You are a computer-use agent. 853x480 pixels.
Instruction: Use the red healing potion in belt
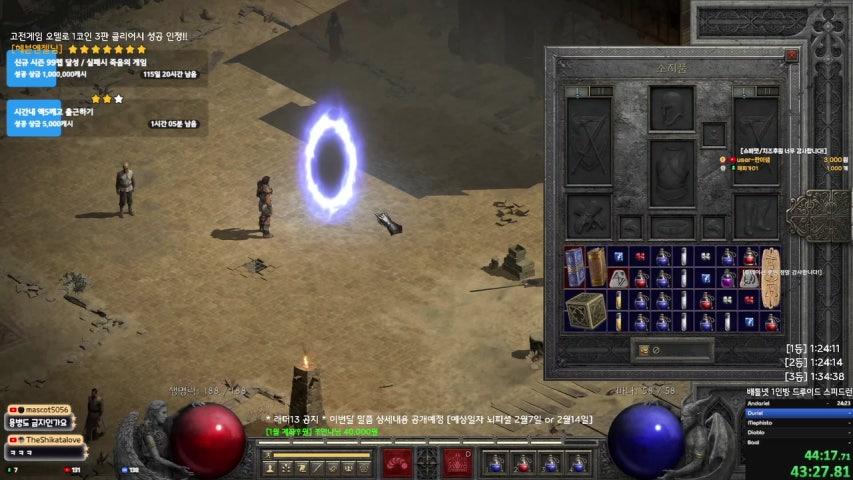(x=520, y=463)
